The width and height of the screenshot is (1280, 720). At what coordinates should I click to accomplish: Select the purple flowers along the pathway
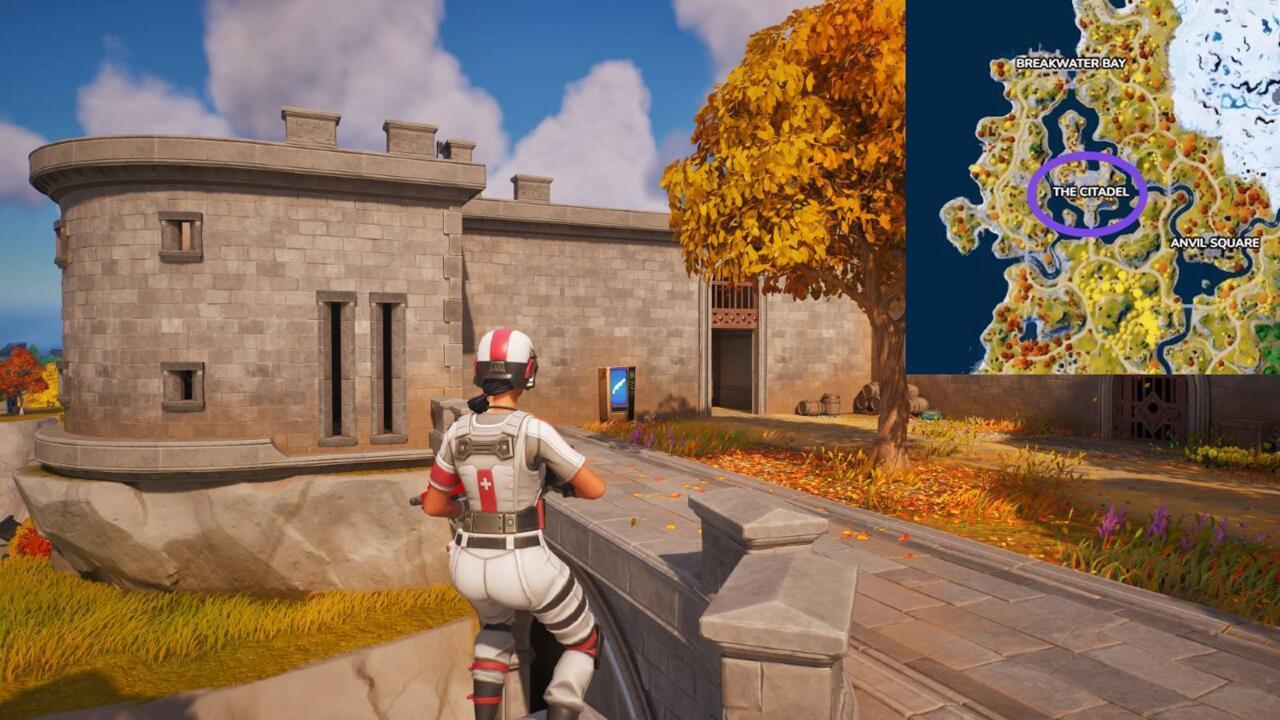(1110, 520)
